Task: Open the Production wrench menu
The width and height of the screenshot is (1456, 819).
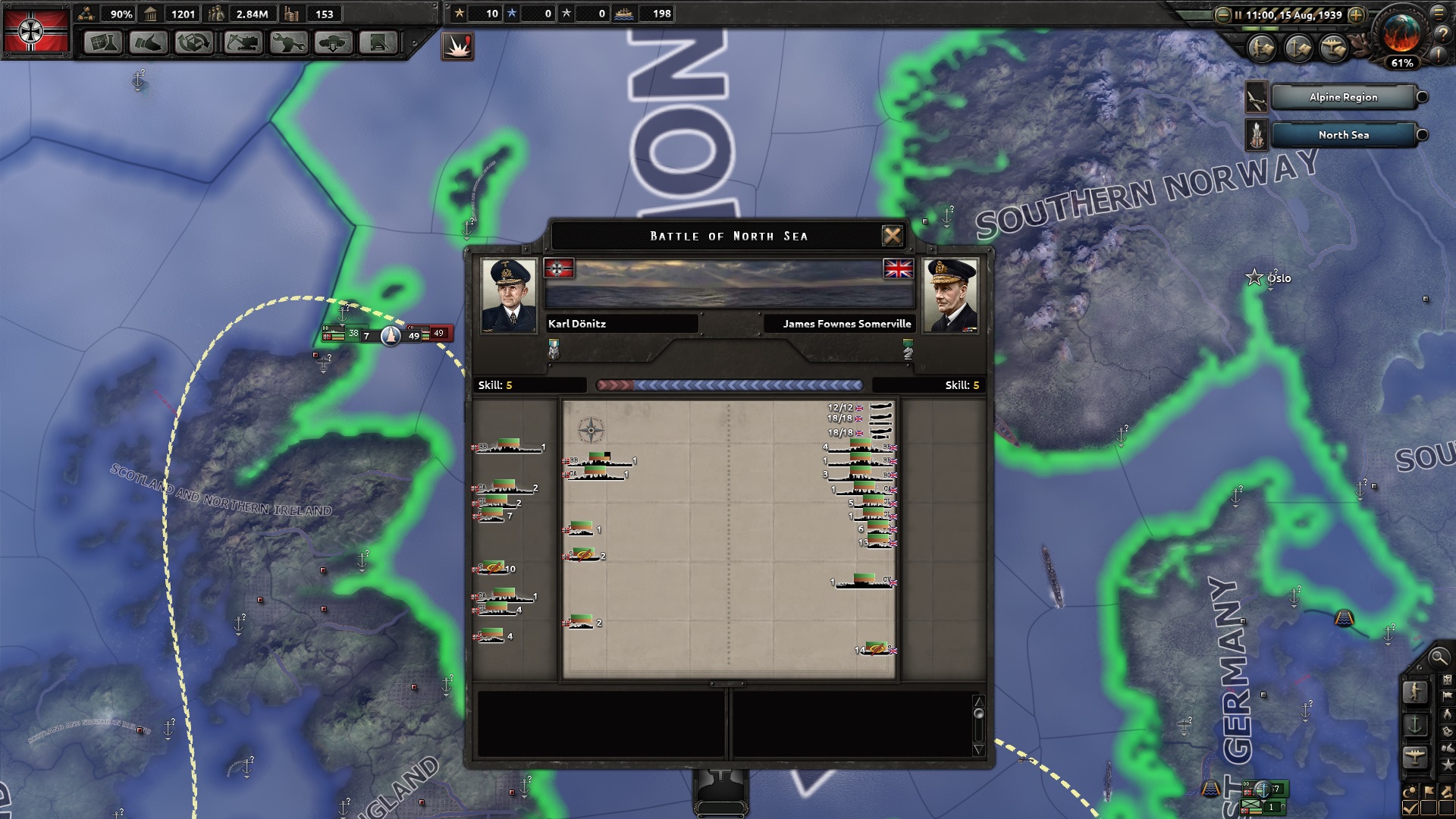Action: pos(288,43)
